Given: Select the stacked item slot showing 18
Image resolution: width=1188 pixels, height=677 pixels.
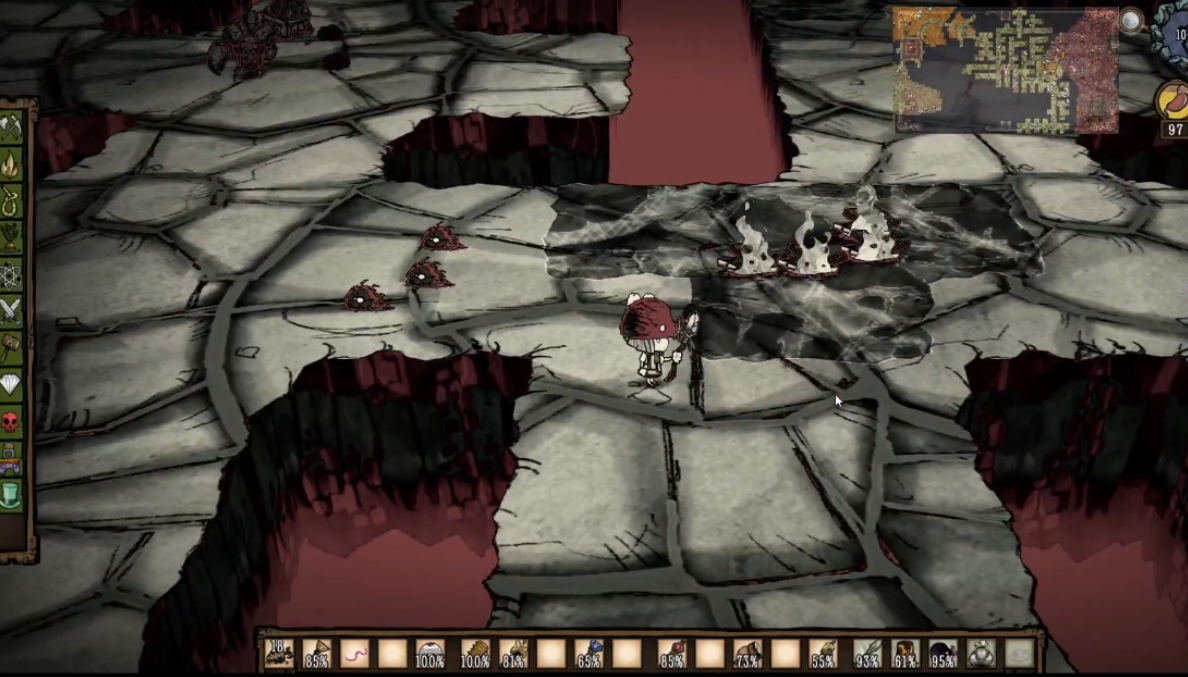Looking at the screenshot, I should (279, 654).
